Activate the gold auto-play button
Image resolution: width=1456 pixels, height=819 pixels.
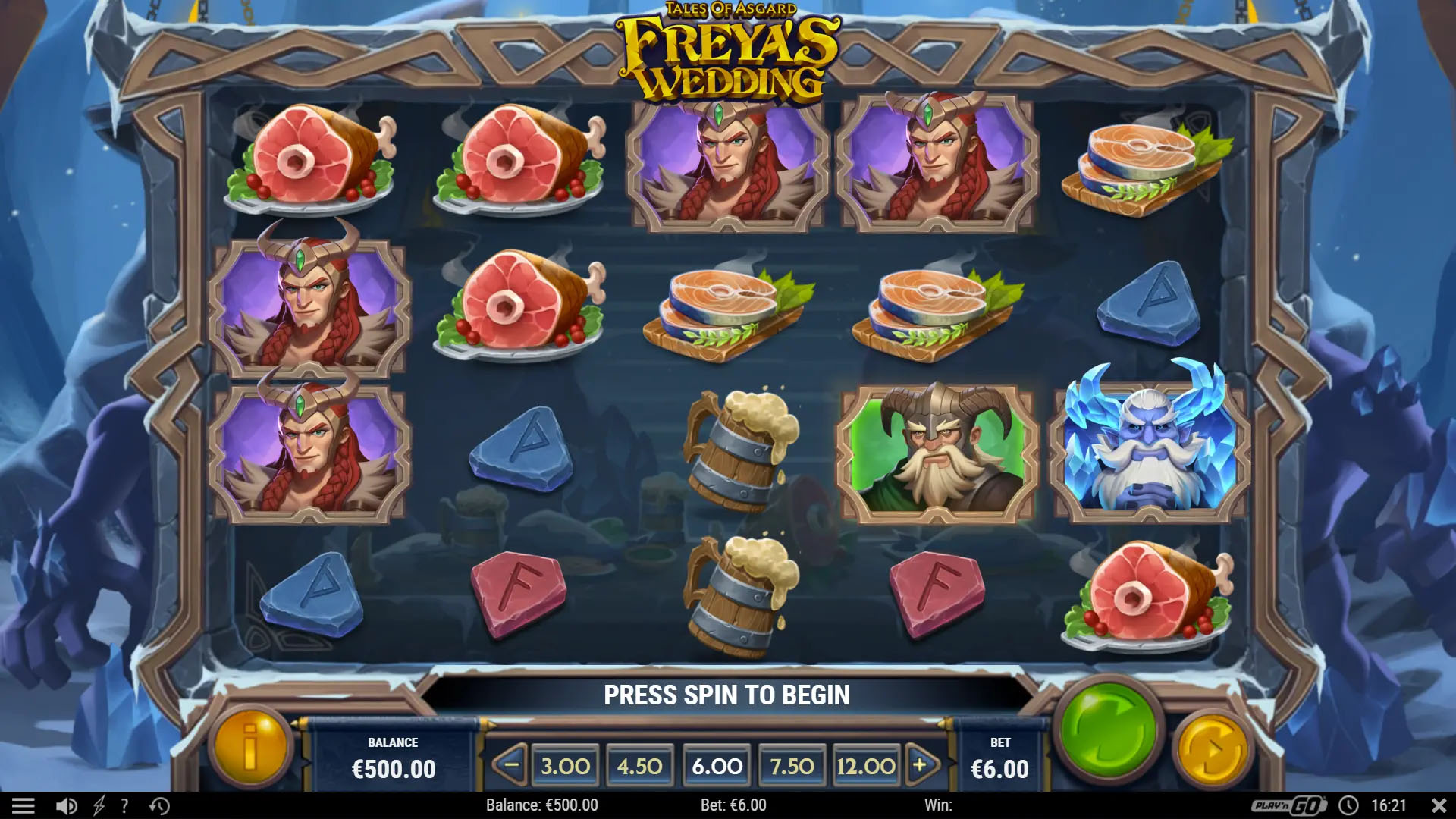(1211, 750)
